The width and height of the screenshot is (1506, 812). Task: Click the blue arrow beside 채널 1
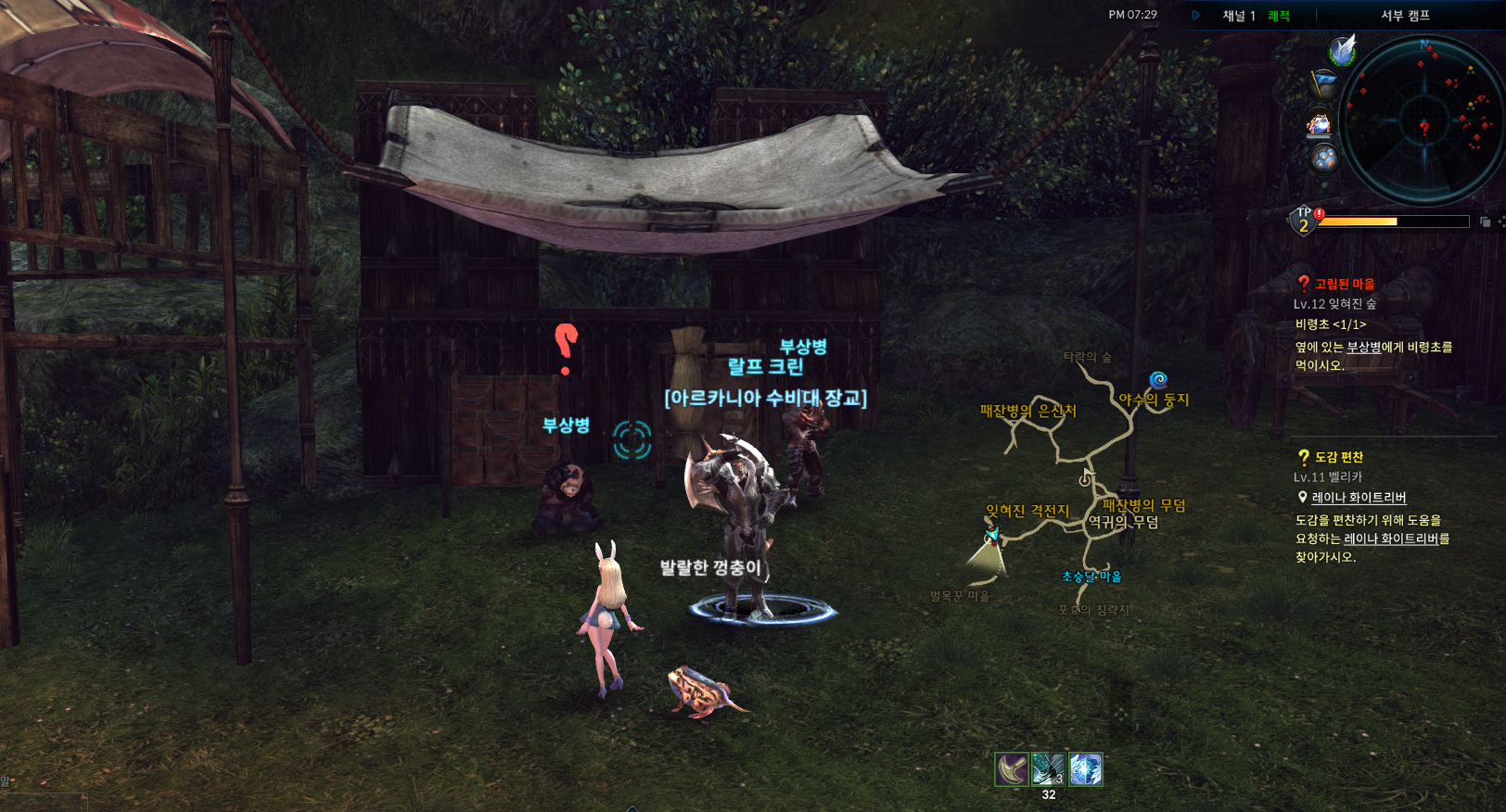tap(1196, 16)
